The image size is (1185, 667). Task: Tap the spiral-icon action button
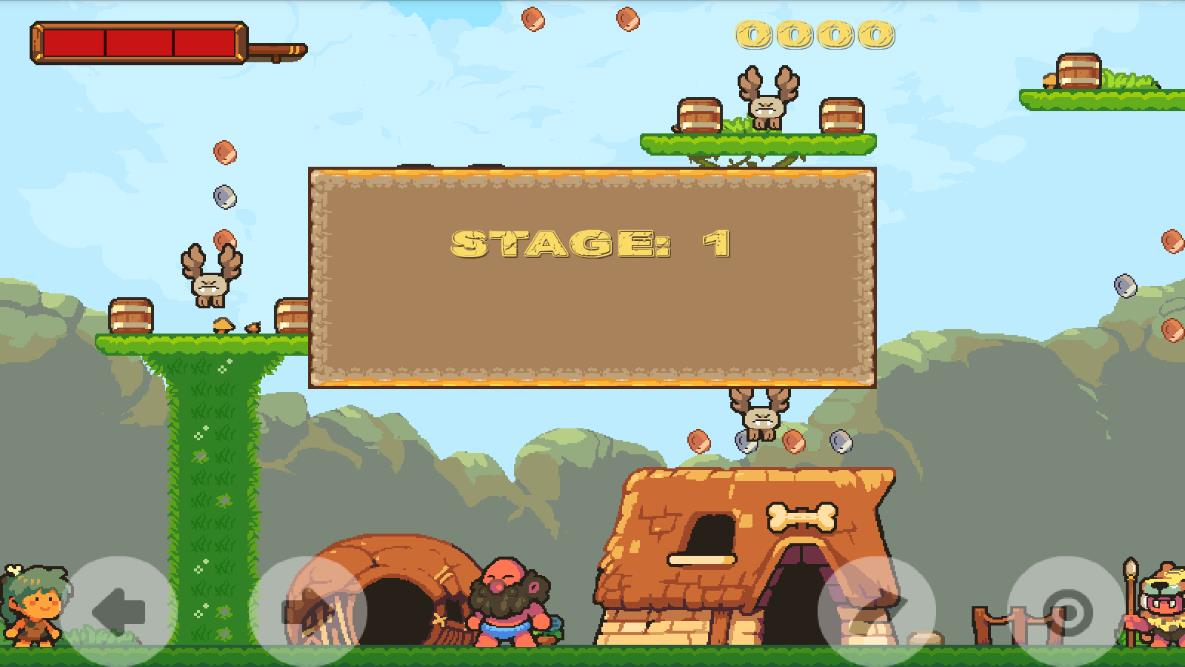(1066, 612)
